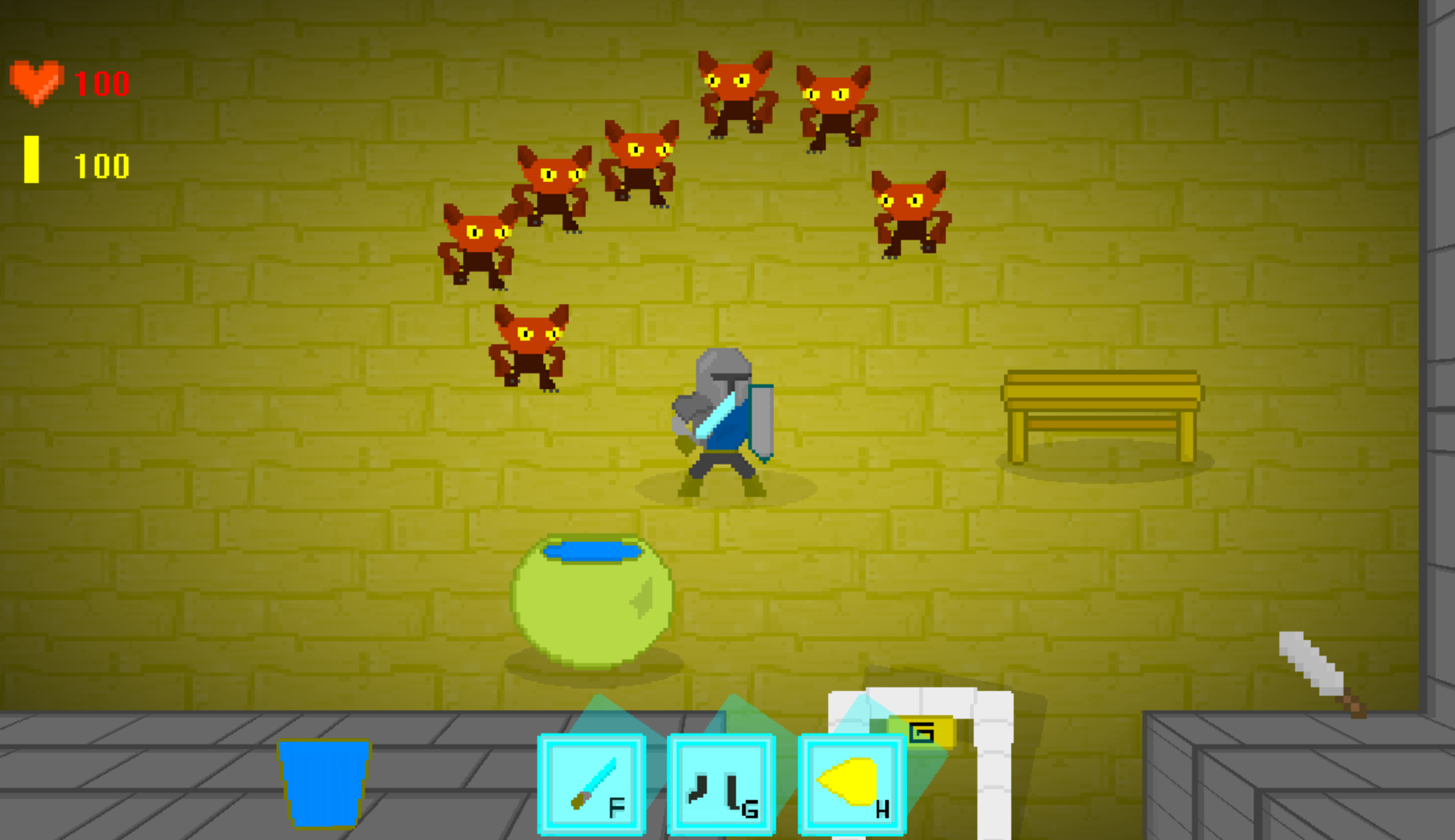
Task: Click the yellow stamina value 100
Action: (x=102, y=164)
